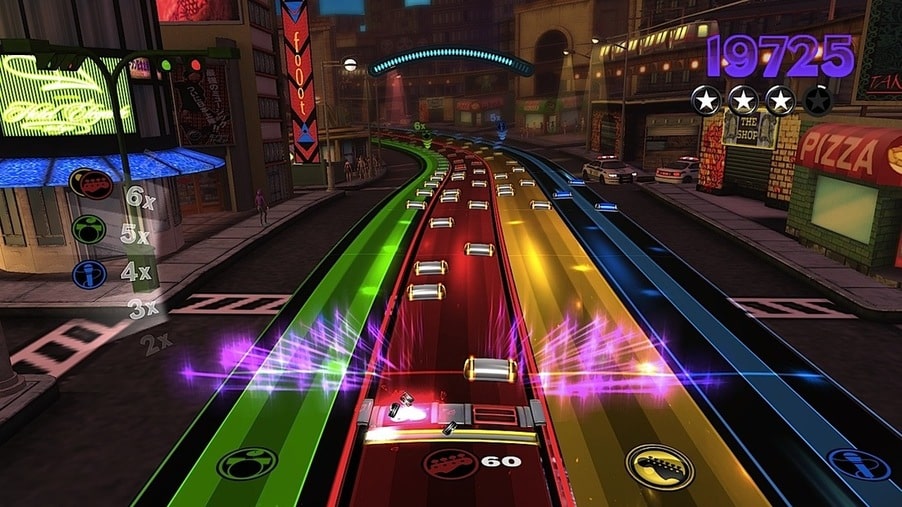The width and height of the screenshot is (902, 507).
Task: Click the drum icon beside the 5x multiplier
Action: [89, 229]
